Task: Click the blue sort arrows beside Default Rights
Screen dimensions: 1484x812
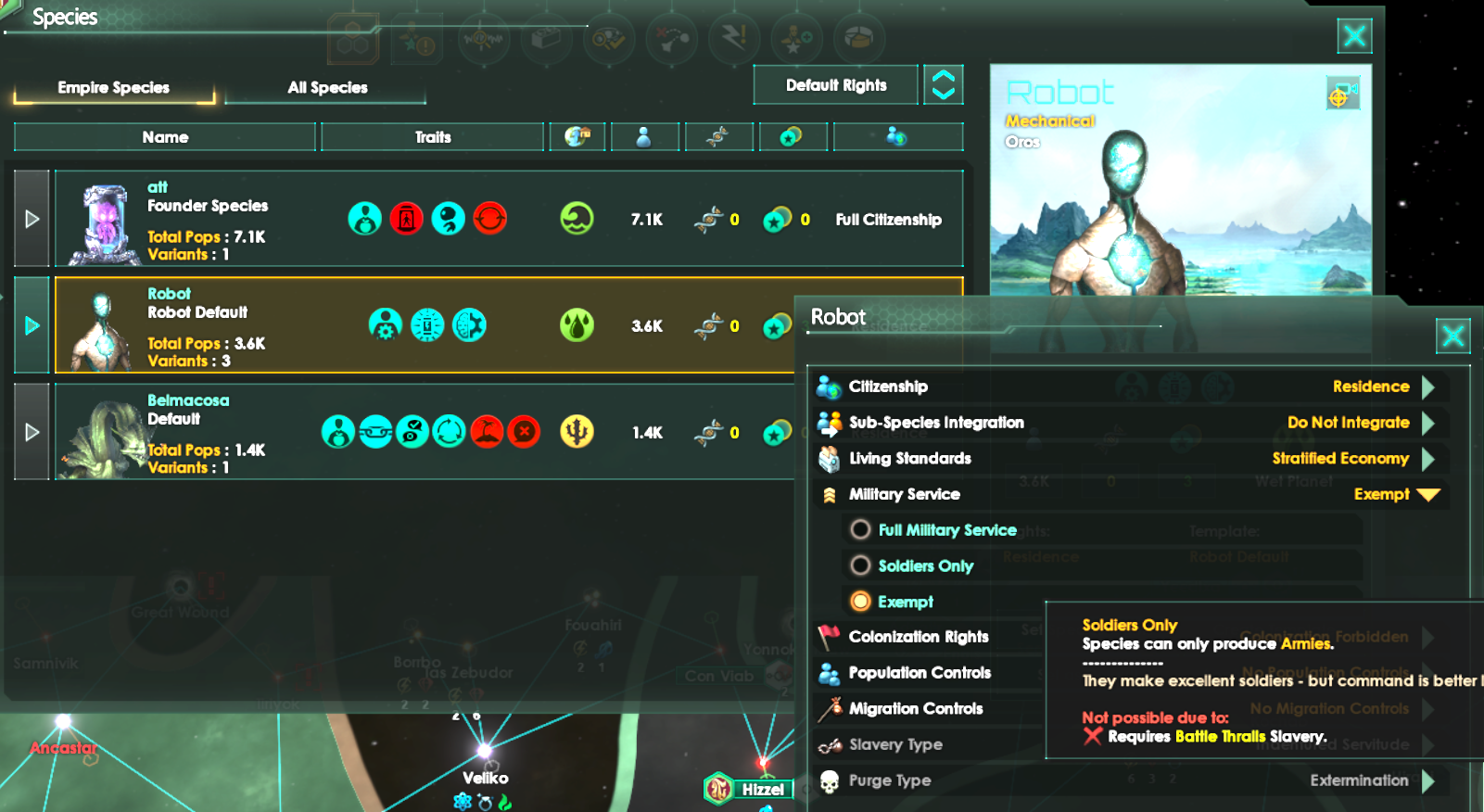Action: (943, 84)
